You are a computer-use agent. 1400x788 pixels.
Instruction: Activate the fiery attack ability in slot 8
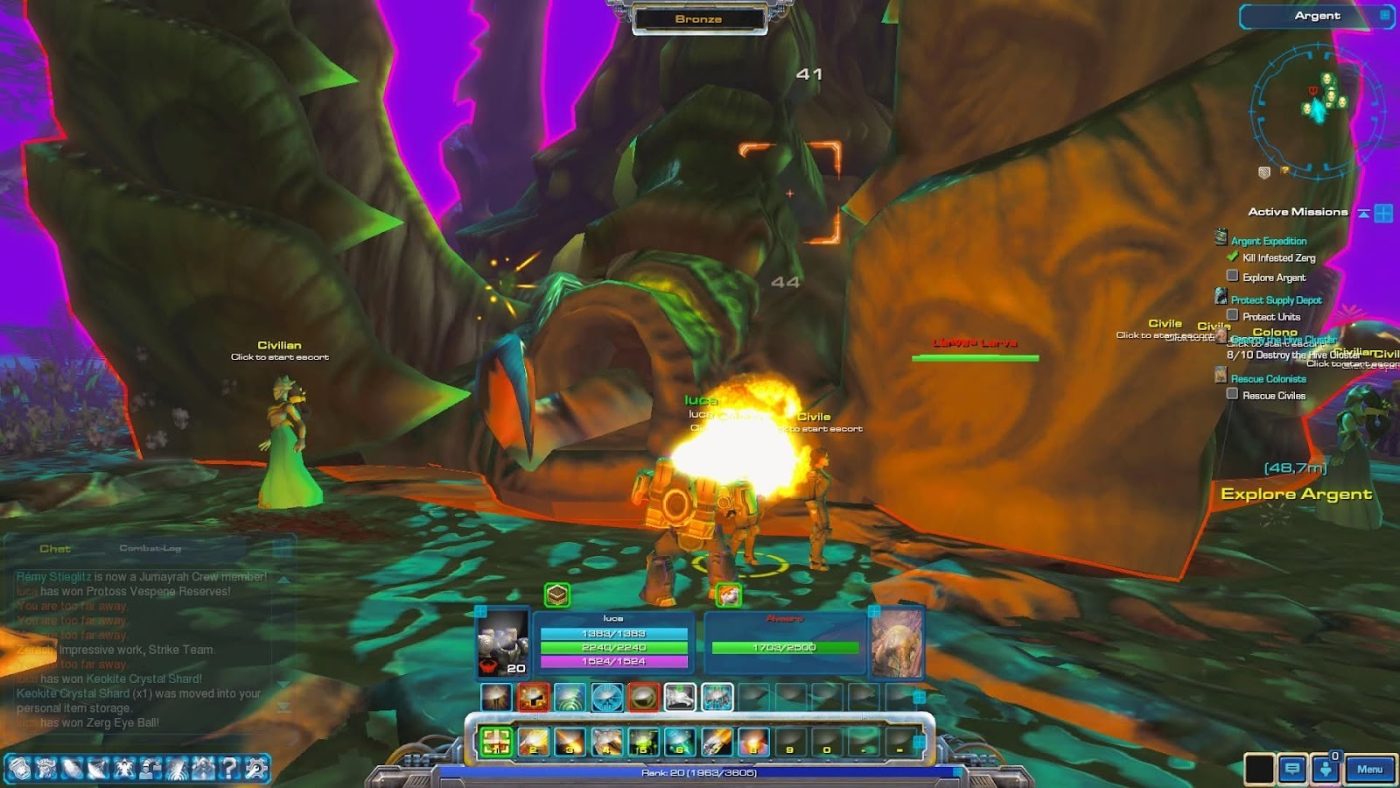coord(755,741)
